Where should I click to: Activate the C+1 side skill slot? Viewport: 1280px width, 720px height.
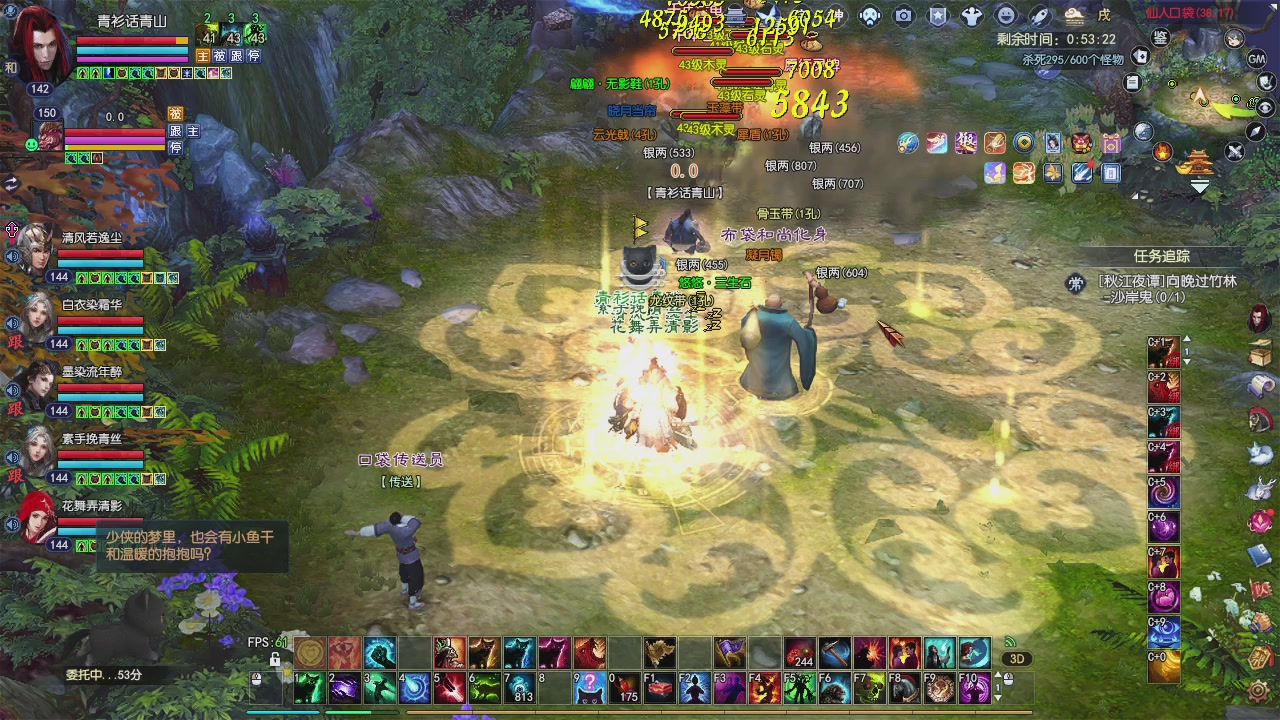[1163, 353]
